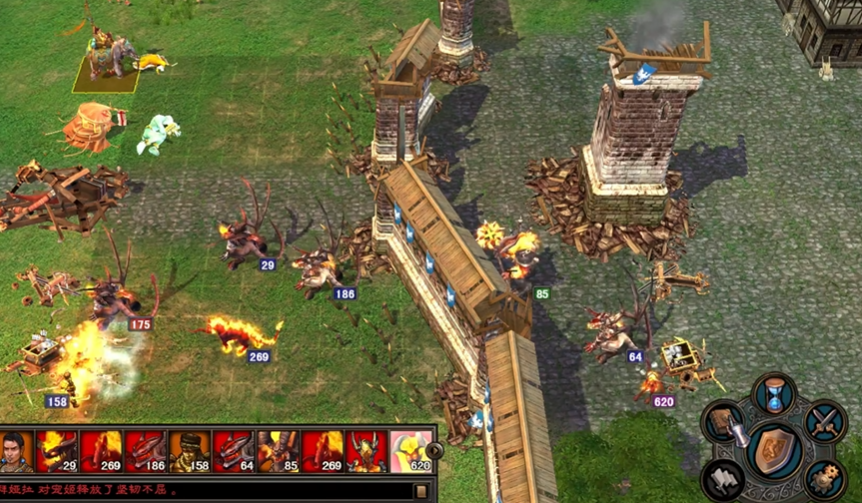Pick the unit portrait showing 186
The image size is (862, 503).
145,451
